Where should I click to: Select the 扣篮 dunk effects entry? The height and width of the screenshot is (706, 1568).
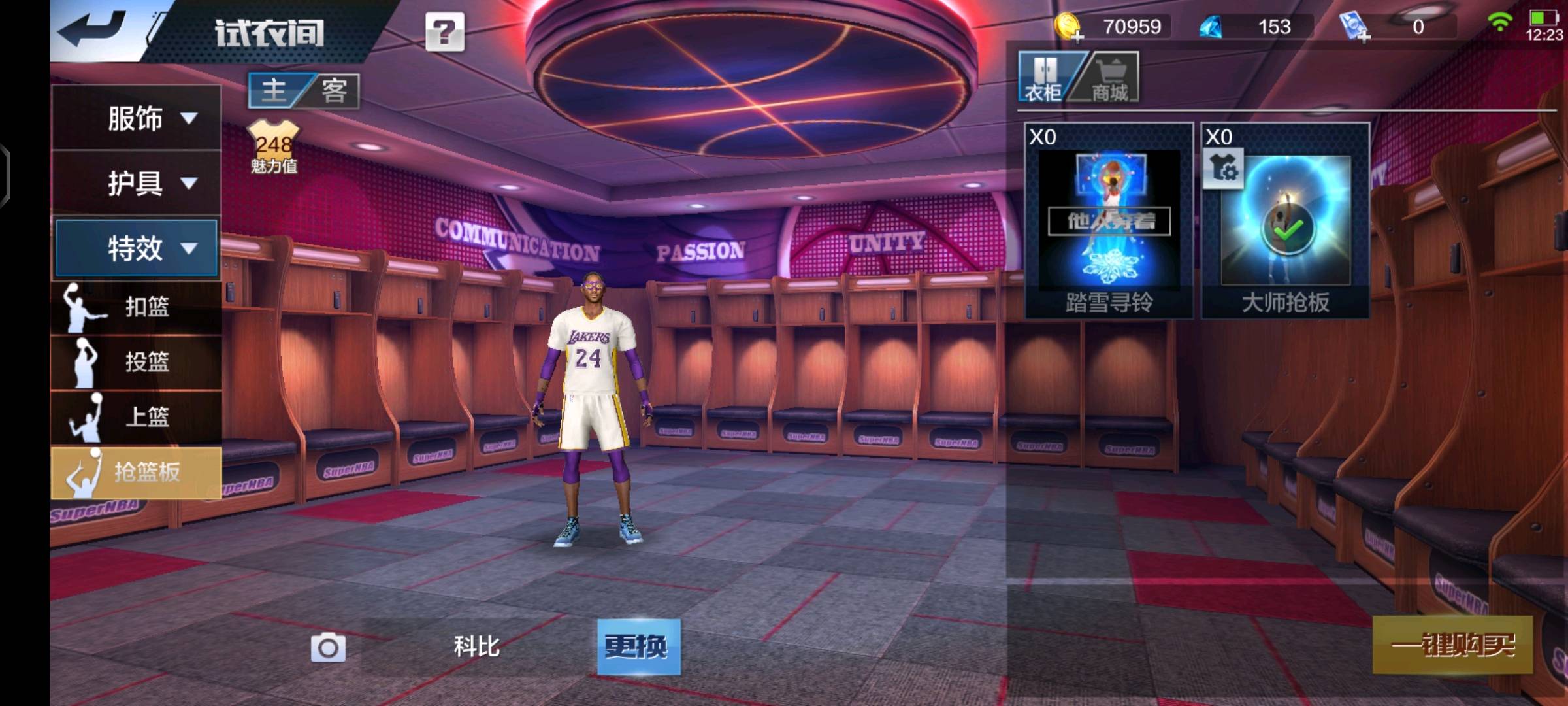[x=136, y=307]
